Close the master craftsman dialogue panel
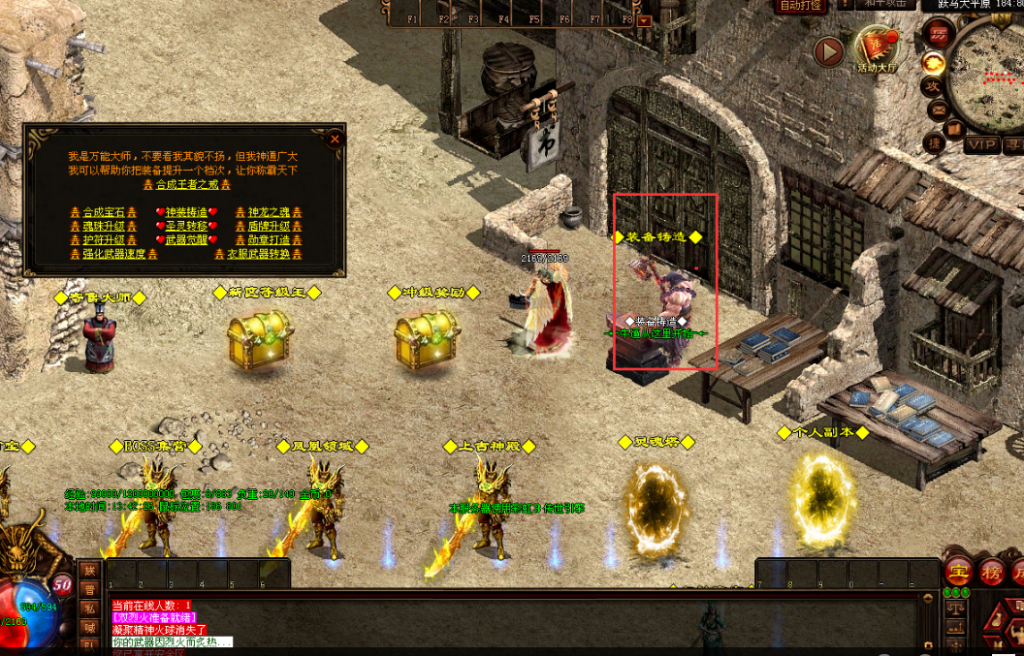Image resolution: width=1024 pixels, height=656 pixels. tap(335, 139)
